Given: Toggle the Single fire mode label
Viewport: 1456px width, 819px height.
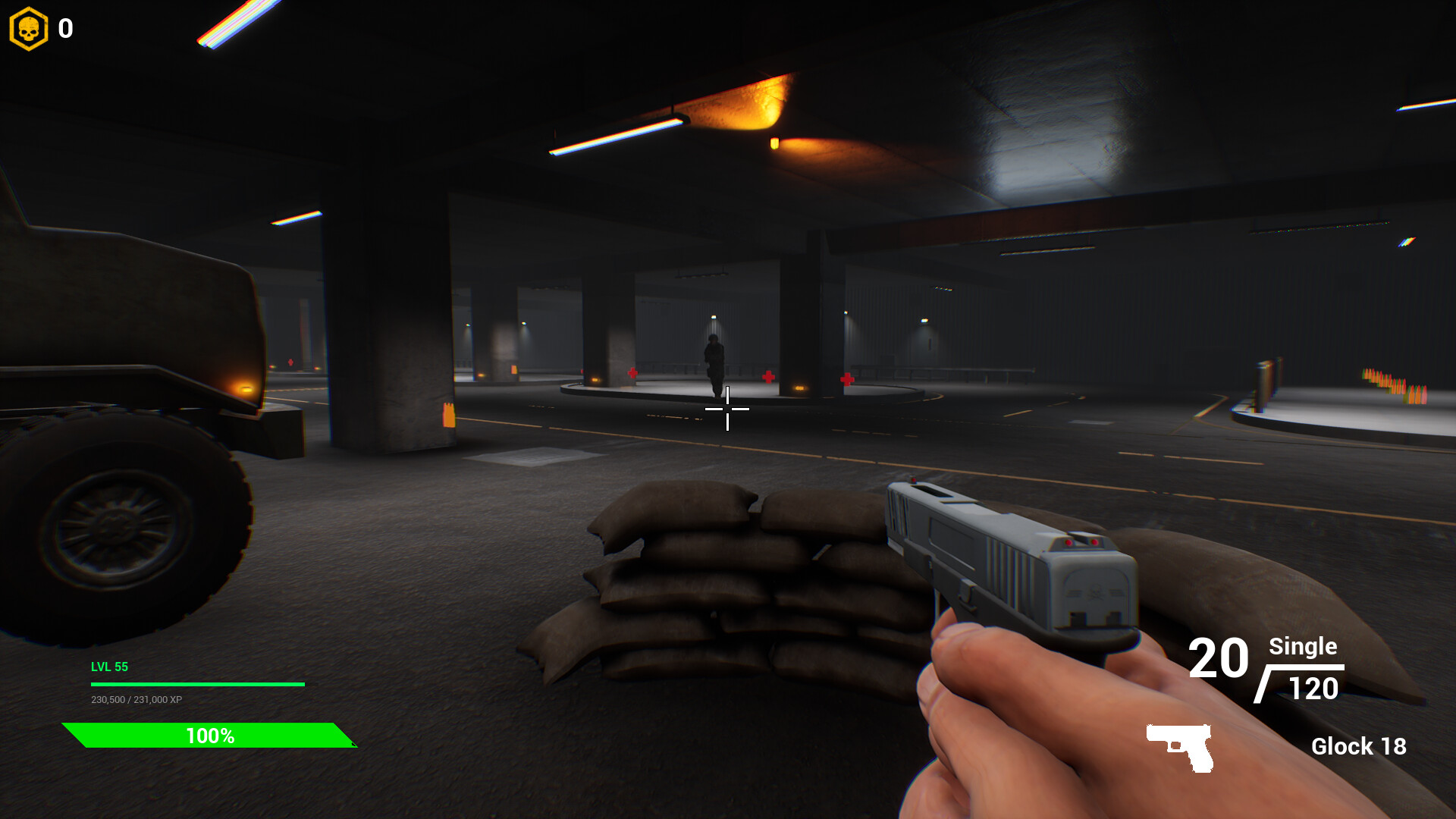Looking at the screenshot, I should pyautogui.click(x=1302, y=648).
